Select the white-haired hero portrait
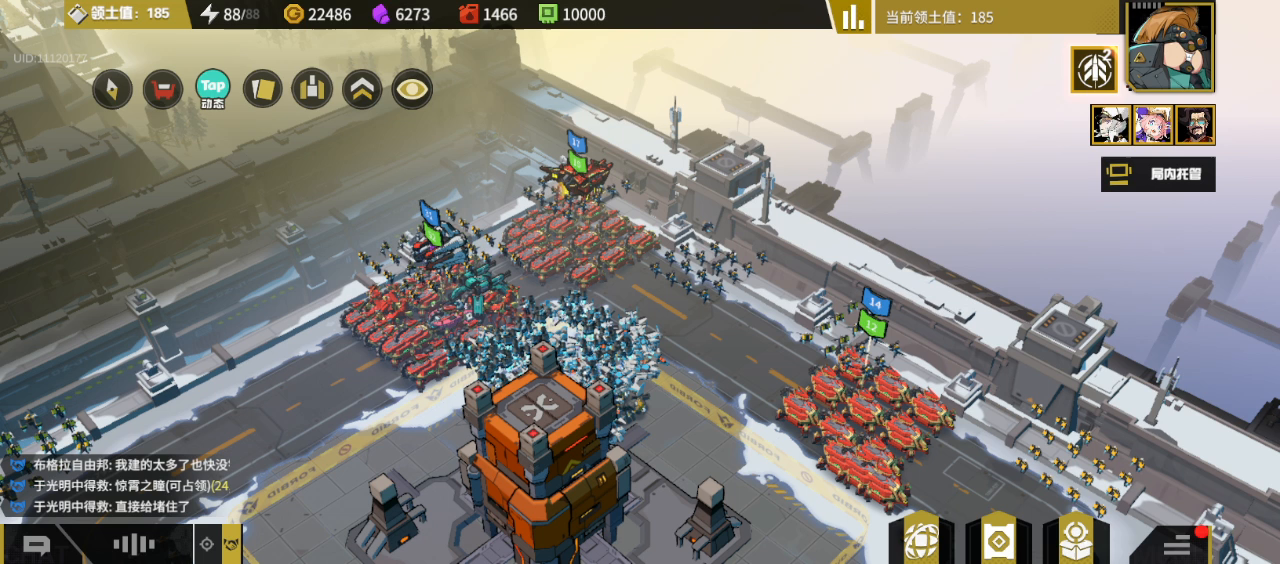 point(1111,125)
